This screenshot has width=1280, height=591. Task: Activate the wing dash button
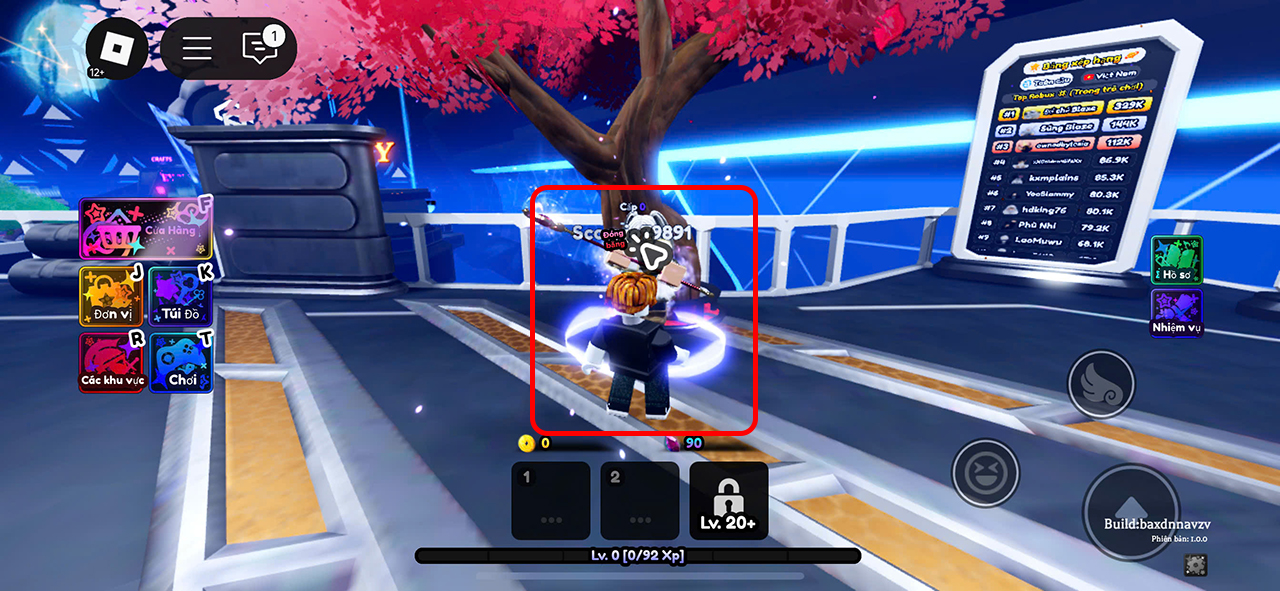1101,384
